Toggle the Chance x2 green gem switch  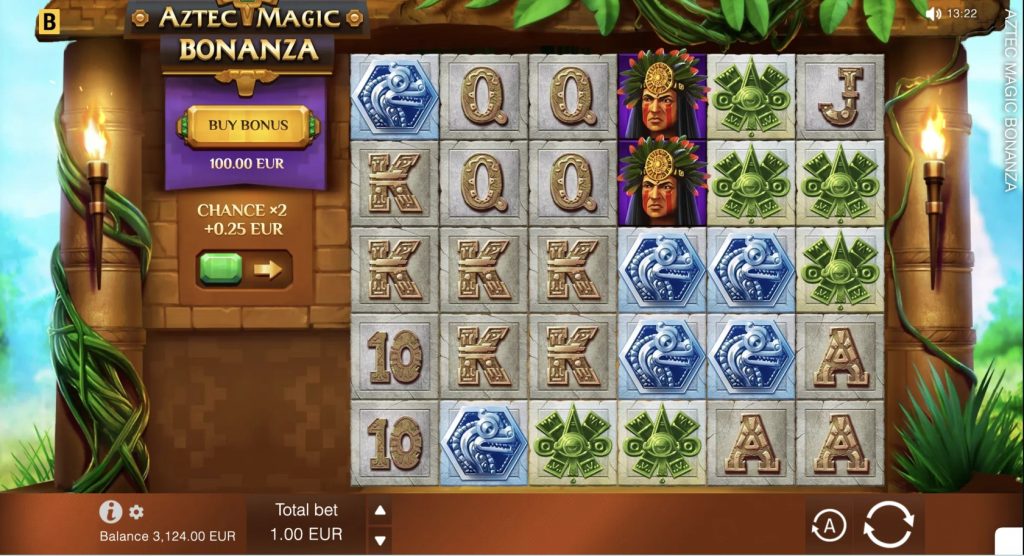point(243,270)
